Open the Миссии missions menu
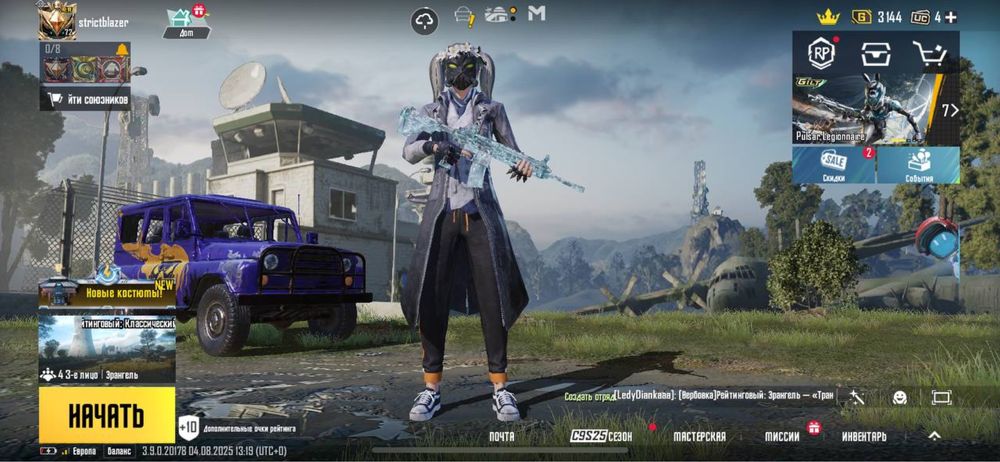This screenshot has height=462, width=1000. pos(782,437)
